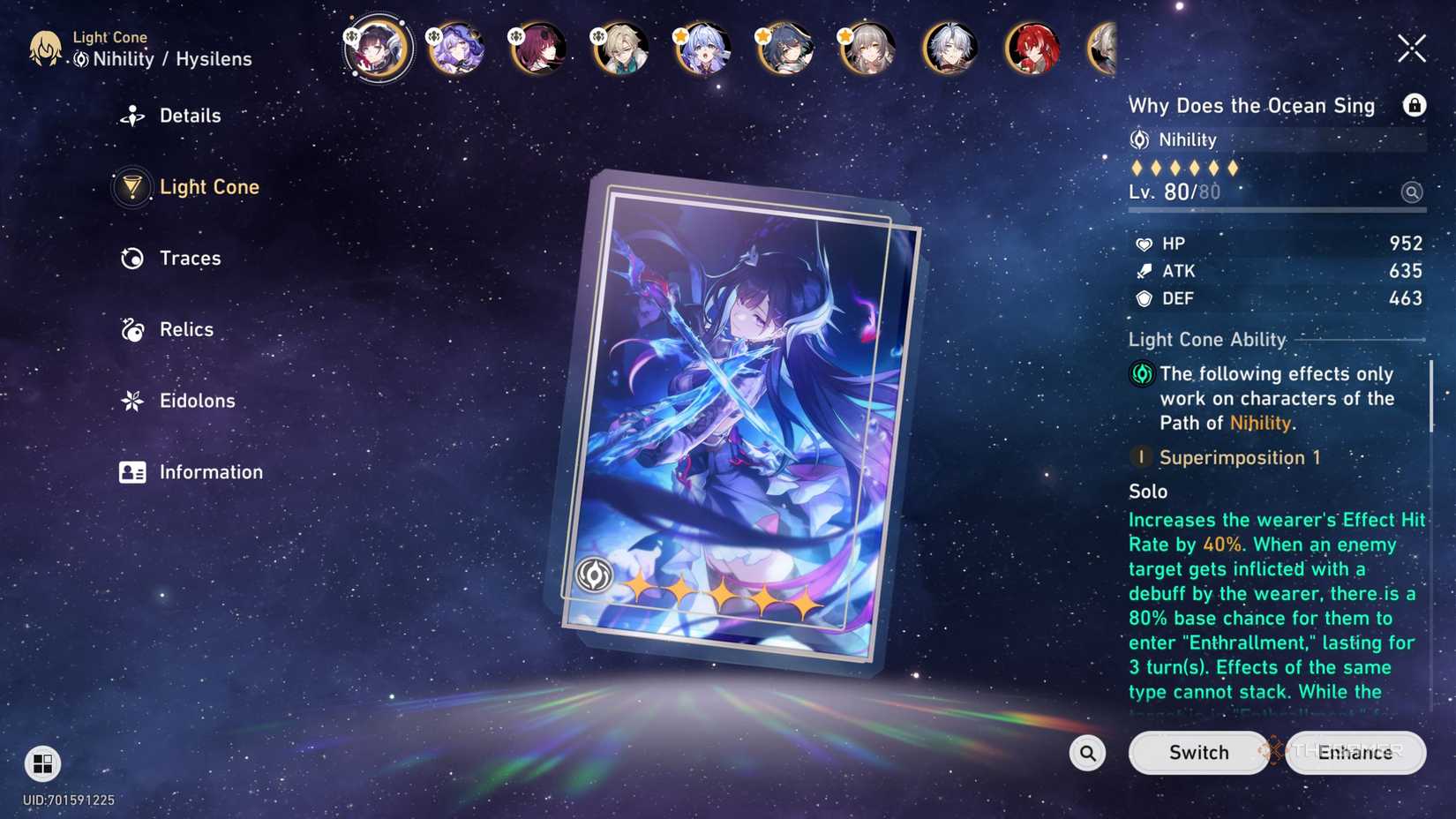Click the magnifier preview icon beside Lv. 80
The height and width of the screenshot is (819, 1456).
(1413, 192)
